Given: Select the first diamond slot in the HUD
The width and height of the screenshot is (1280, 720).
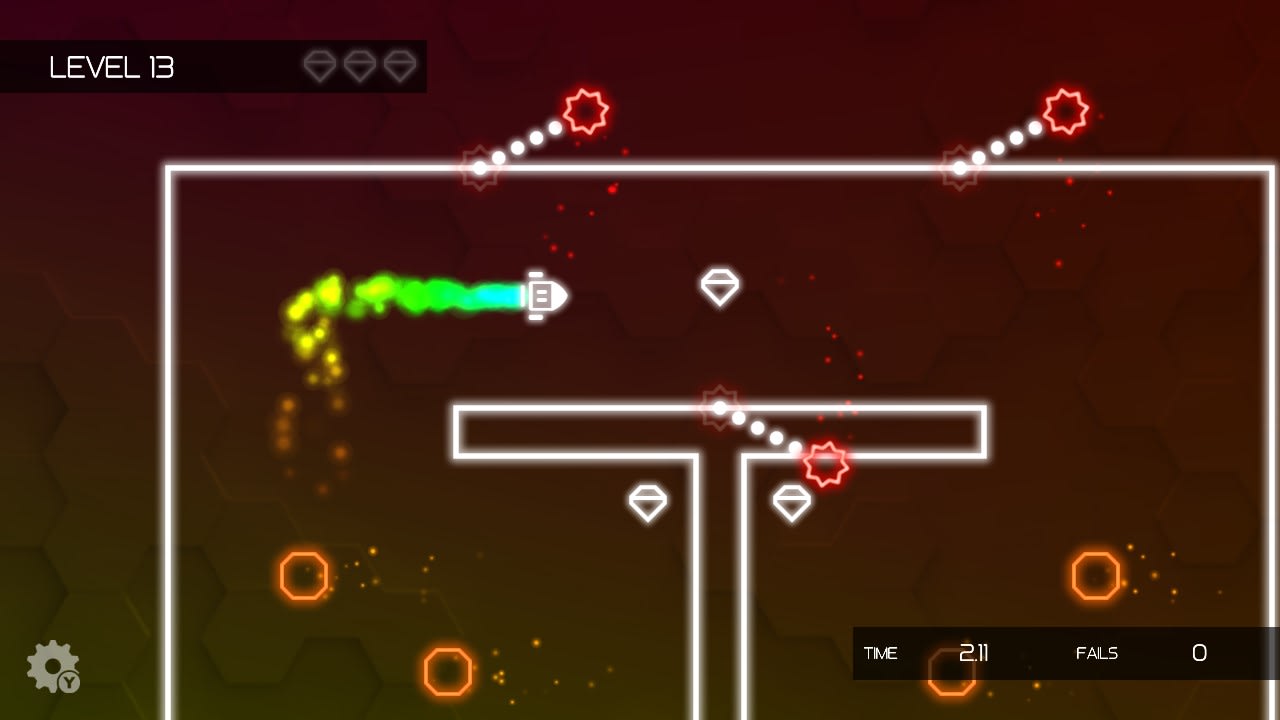Looking at the screenshot, I should pos(320,67).
